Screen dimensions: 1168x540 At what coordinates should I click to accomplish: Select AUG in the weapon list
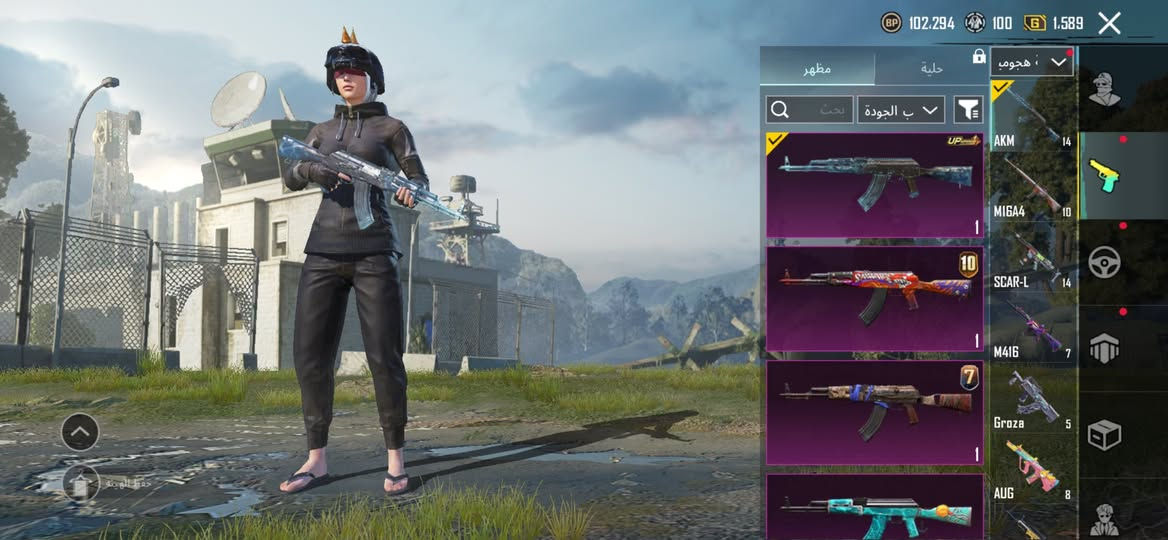[1032, 471]
